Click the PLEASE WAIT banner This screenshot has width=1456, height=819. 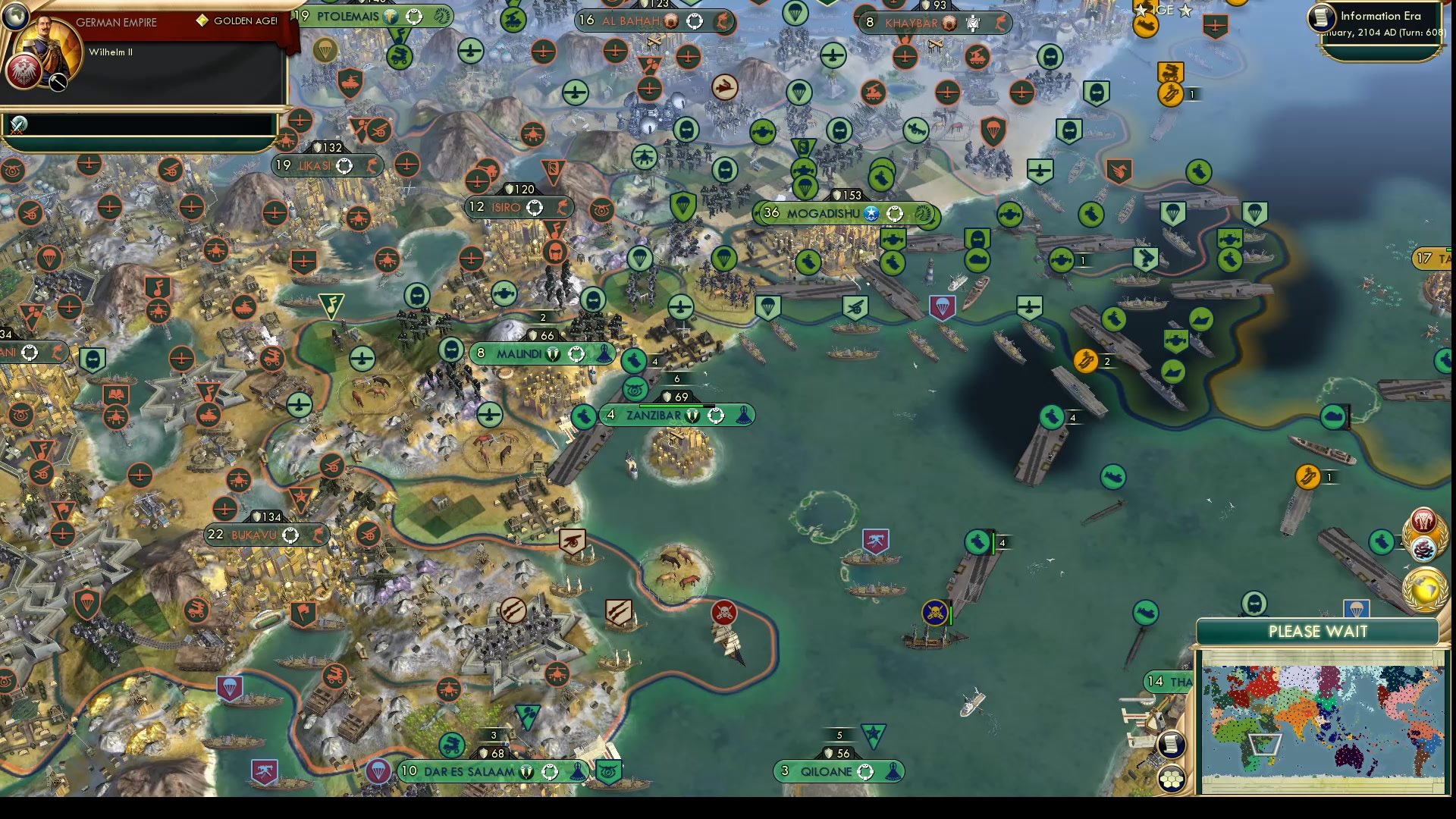pyautogui.click(x=1317, y=631)
